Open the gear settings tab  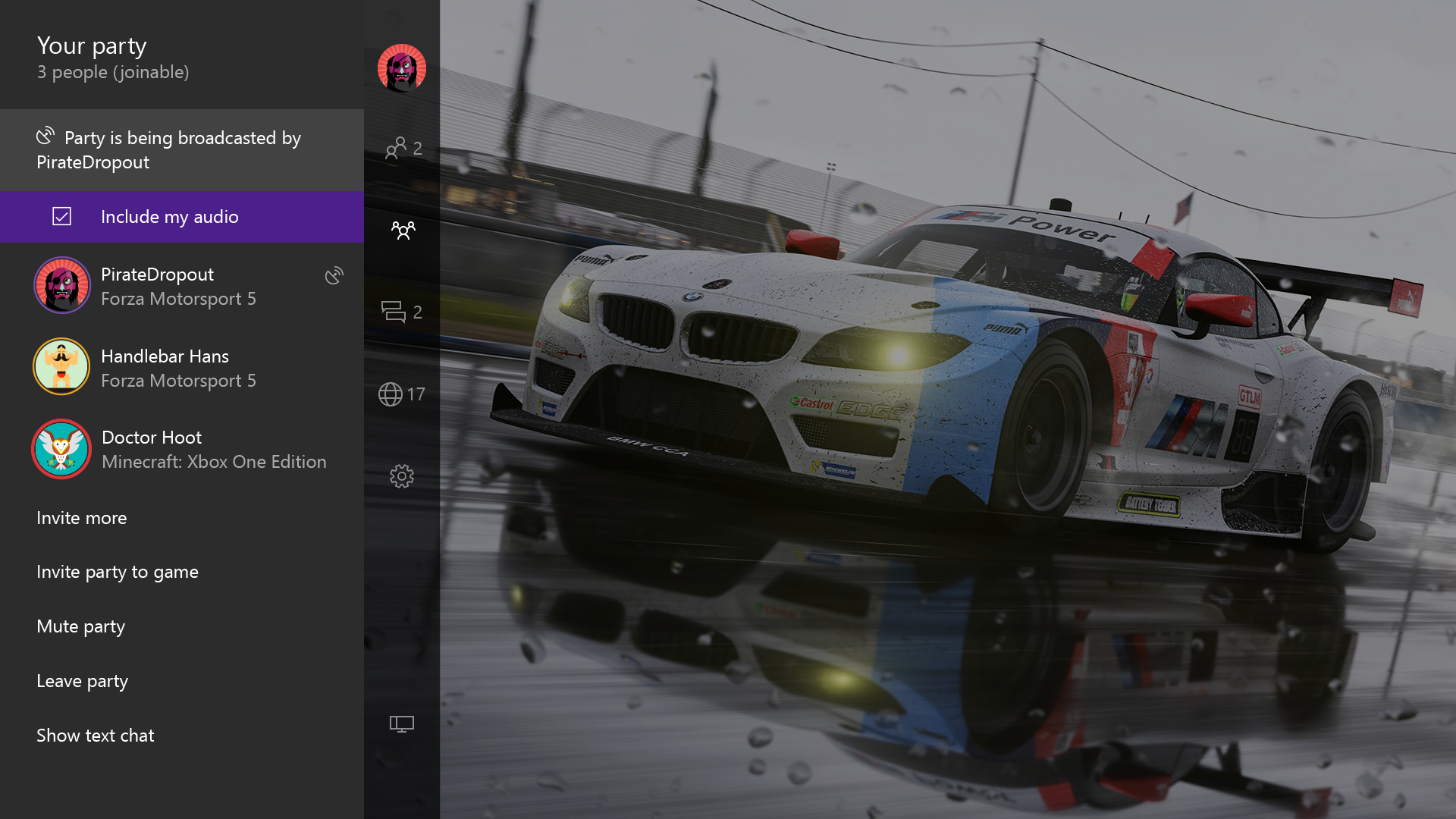tap(402, 476)
